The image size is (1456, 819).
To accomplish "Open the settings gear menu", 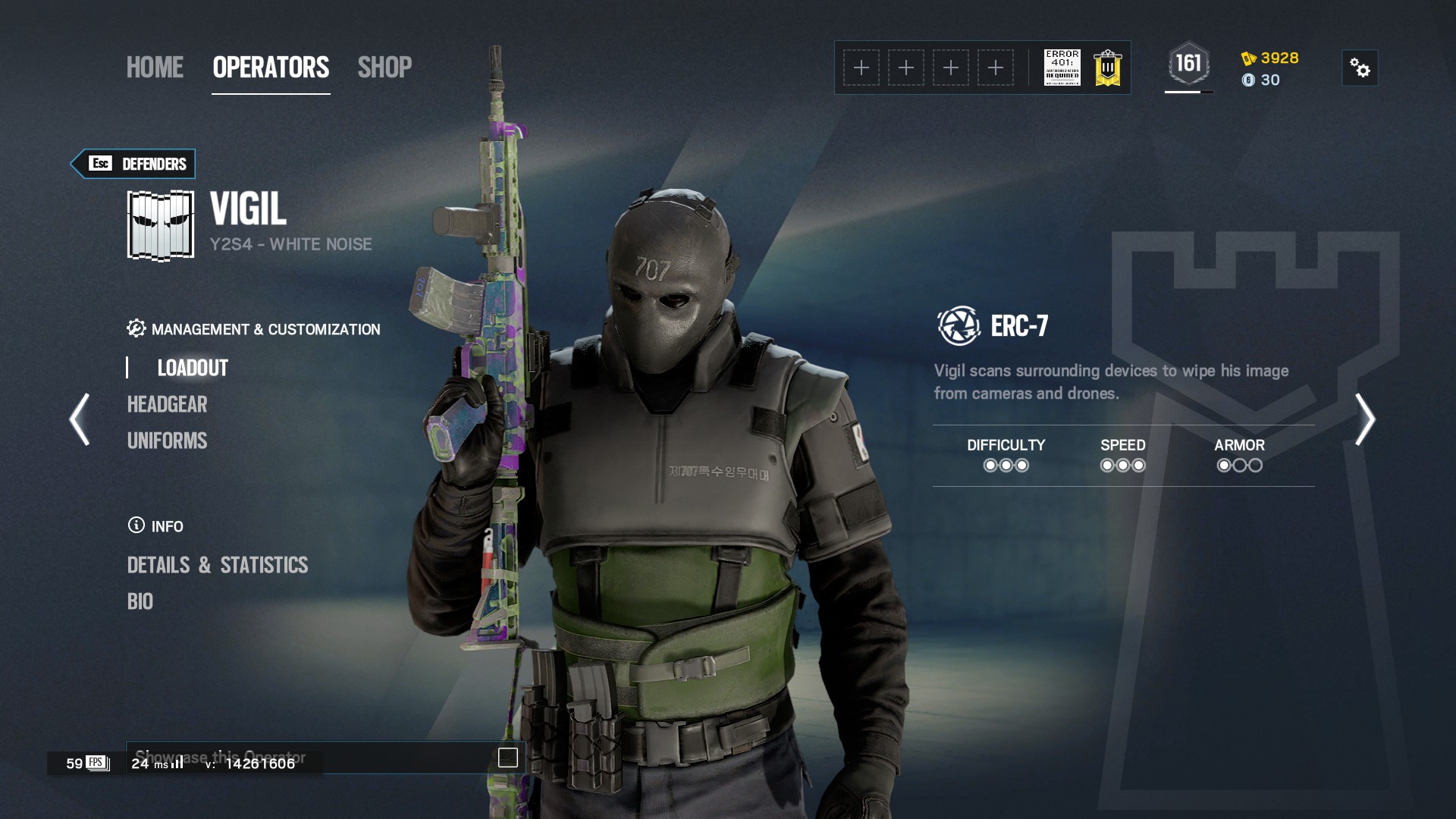I will click(x=1360, y=68).
